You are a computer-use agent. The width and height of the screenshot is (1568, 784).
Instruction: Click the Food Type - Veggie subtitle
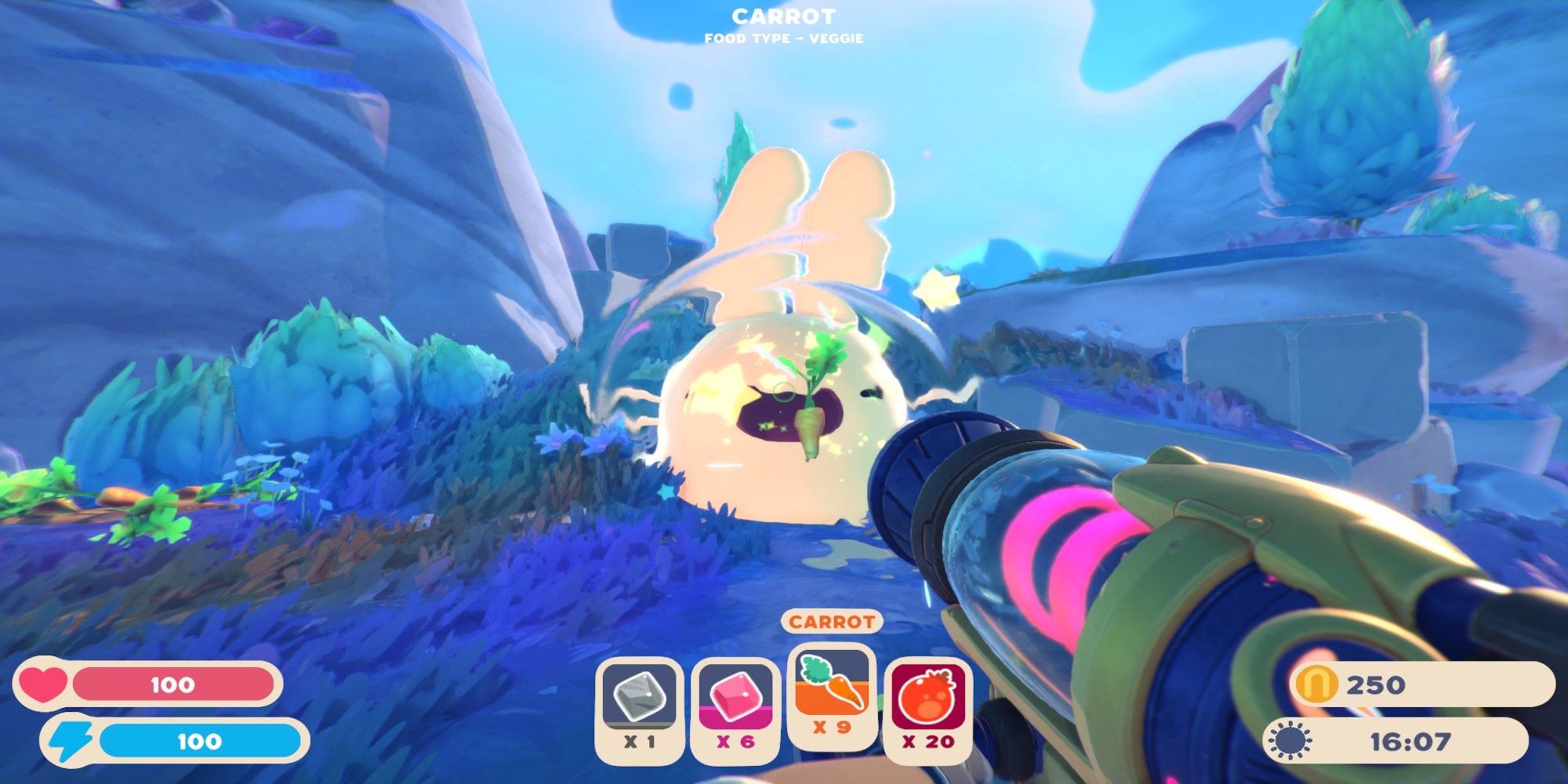click(784, 38)
